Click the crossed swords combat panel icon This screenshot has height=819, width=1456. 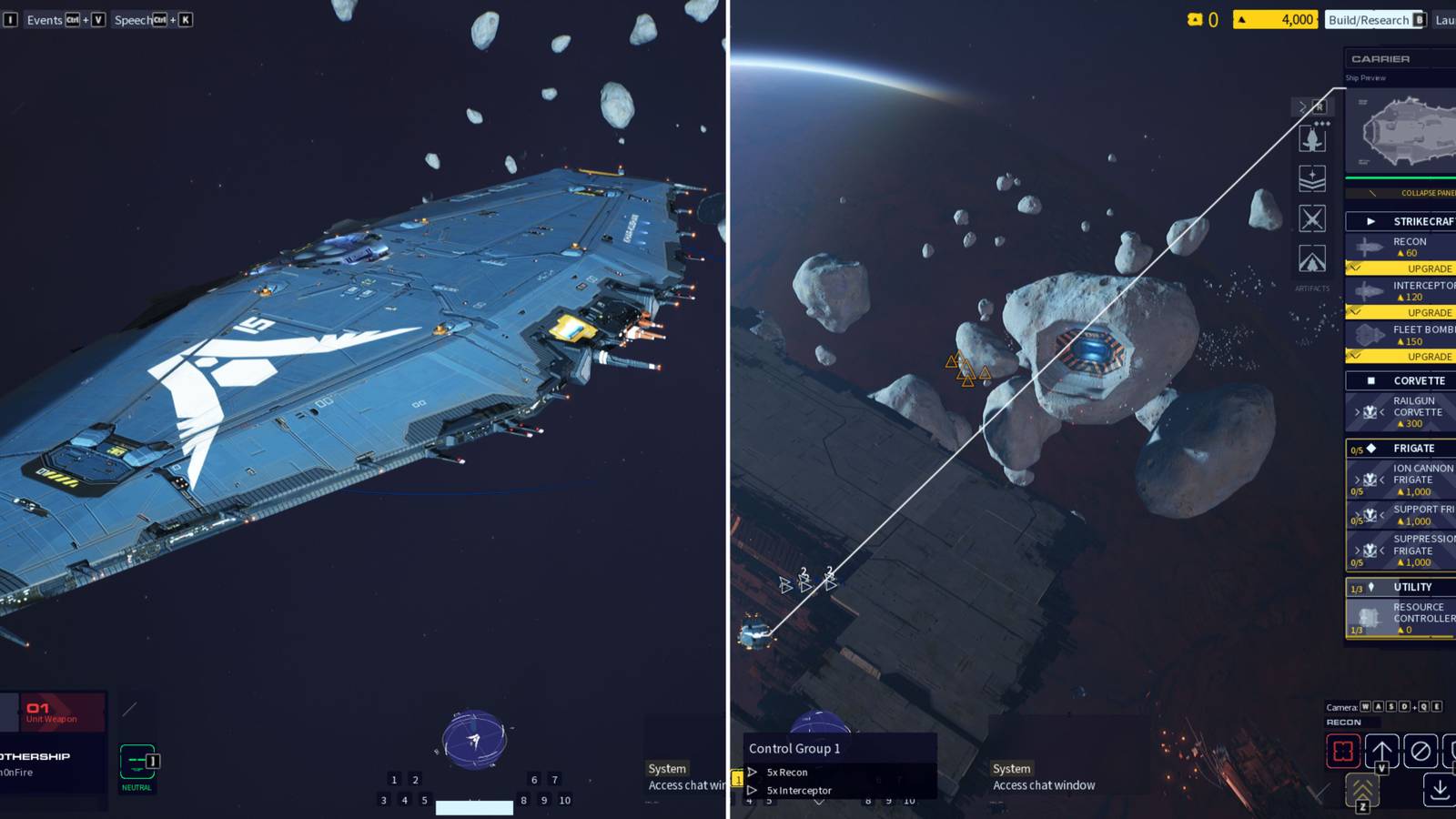click(1312, 219)
